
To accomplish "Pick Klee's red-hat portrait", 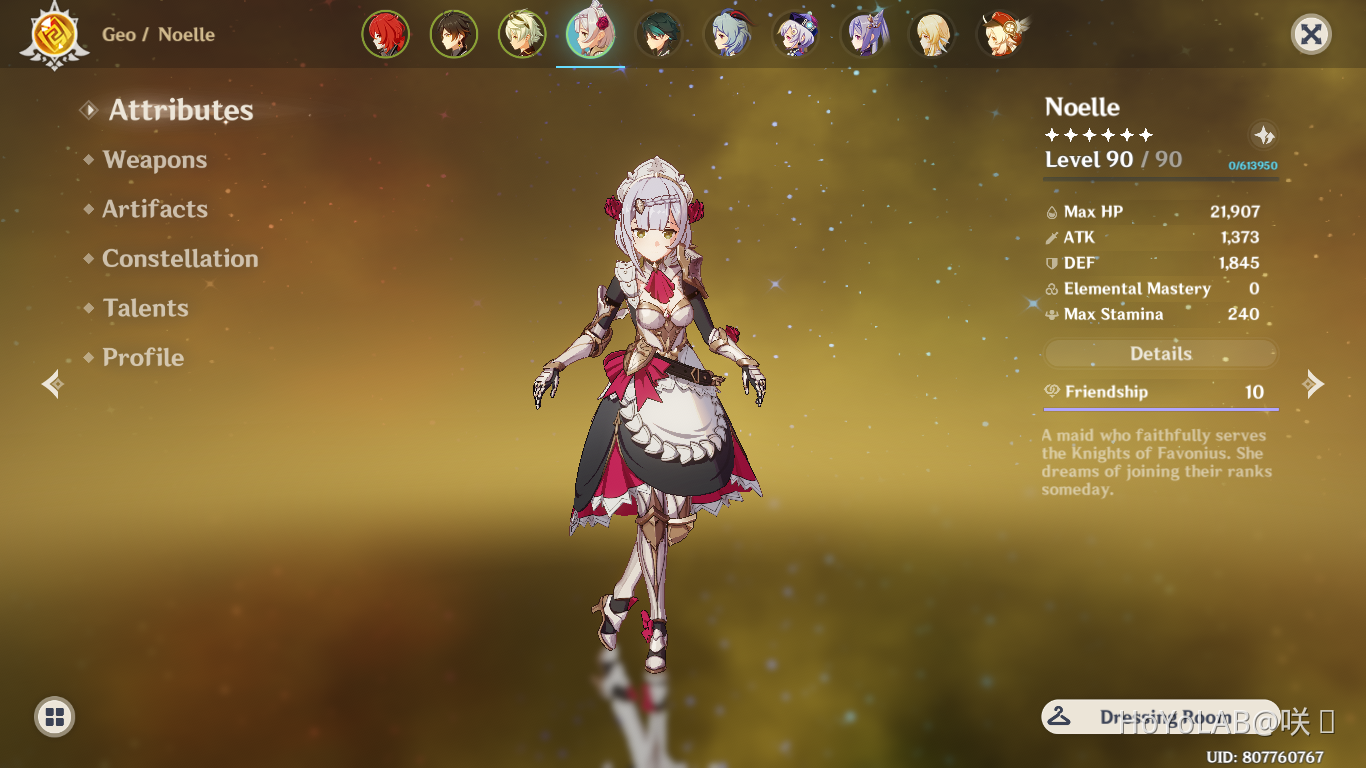I will pos(1000,35).
